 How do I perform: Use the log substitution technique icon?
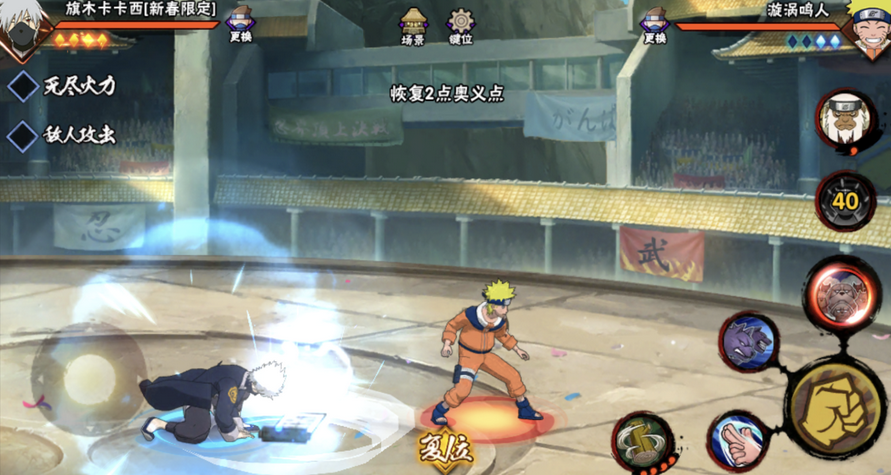[644, 441]
